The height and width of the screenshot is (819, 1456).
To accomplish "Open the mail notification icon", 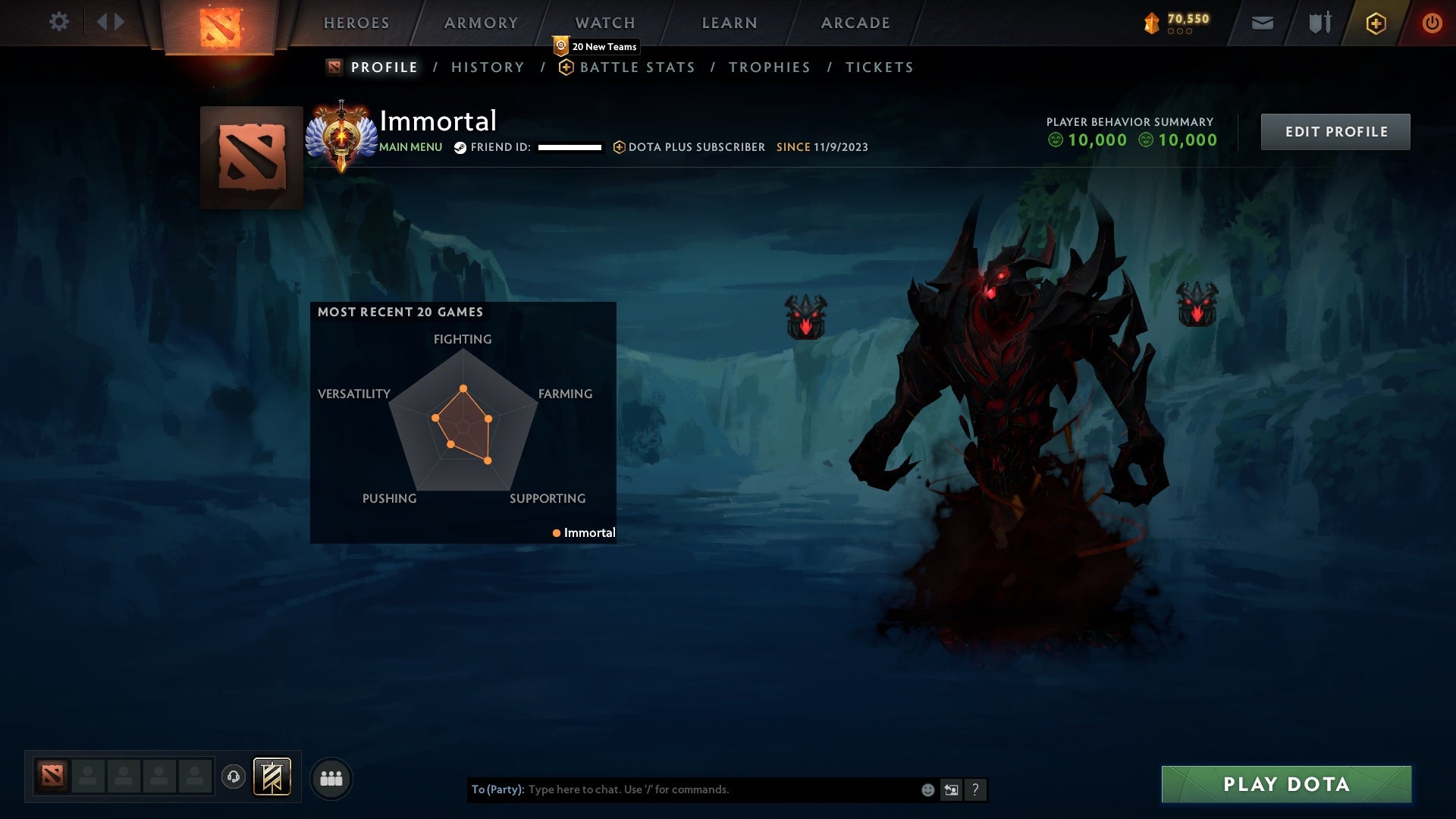I will (1263, 23).
